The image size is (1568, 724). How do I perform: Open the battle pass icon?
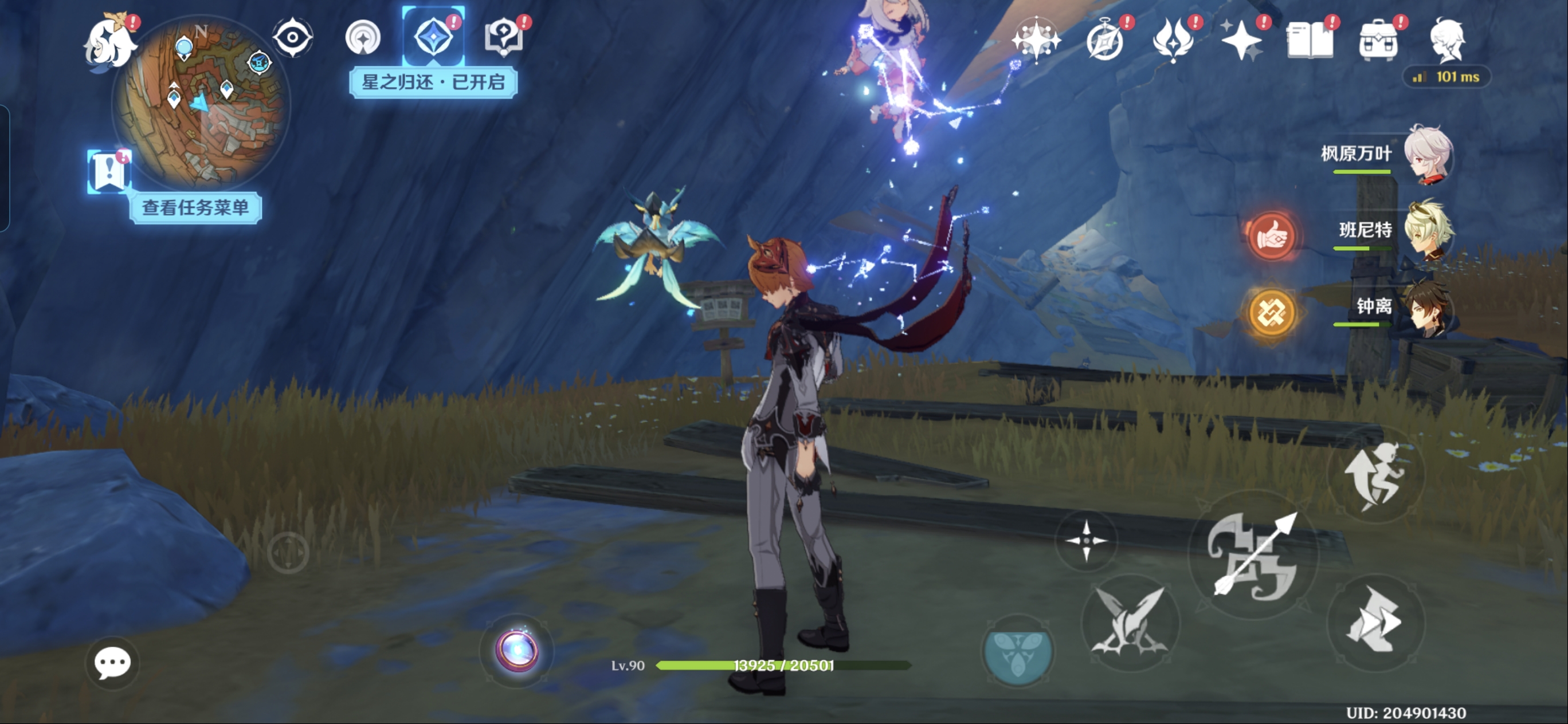(x=1174, y=41)
